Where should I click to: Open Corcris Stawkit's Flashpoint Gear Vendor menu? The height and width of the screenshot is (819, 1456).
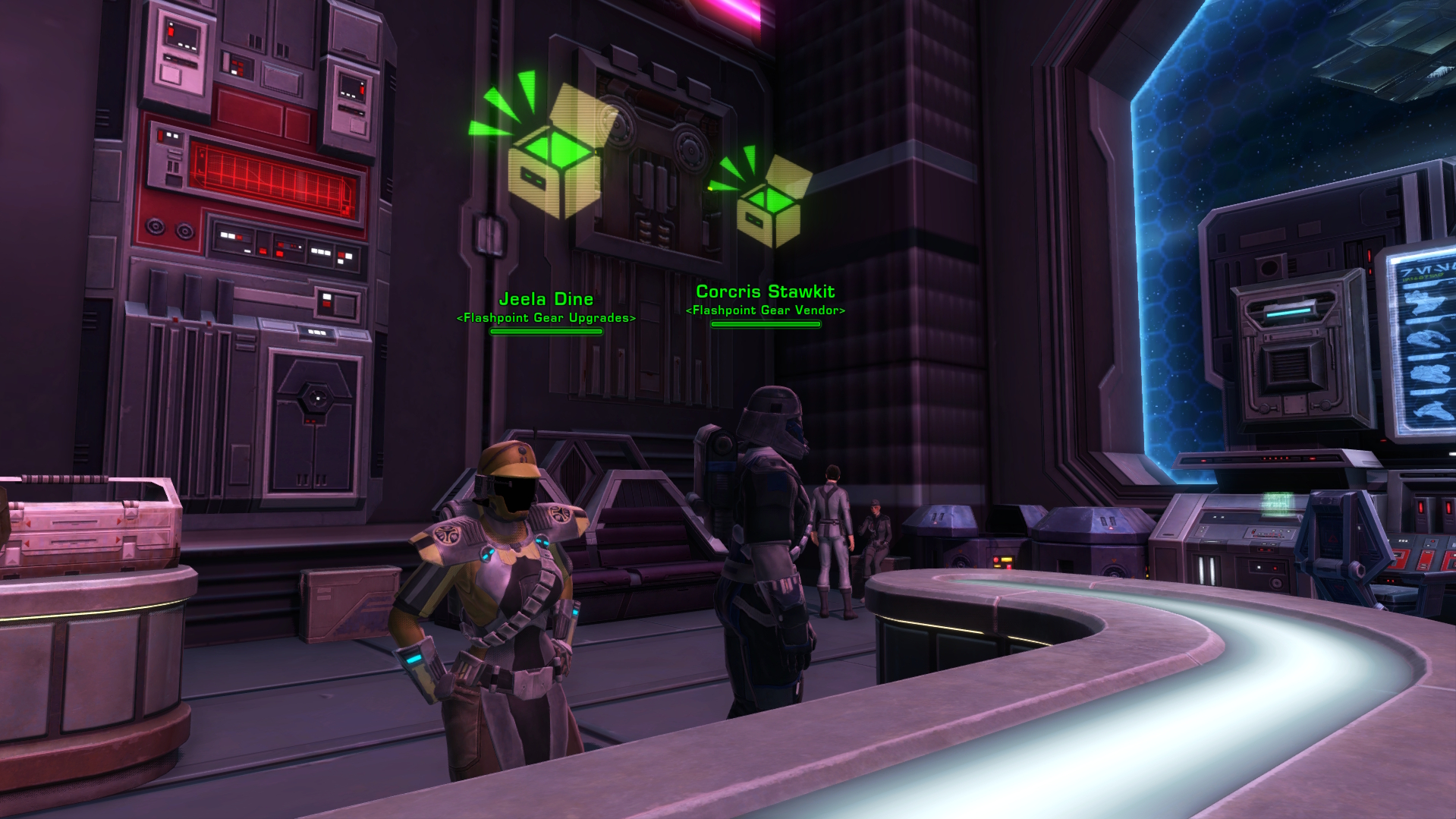pos(763,531)
